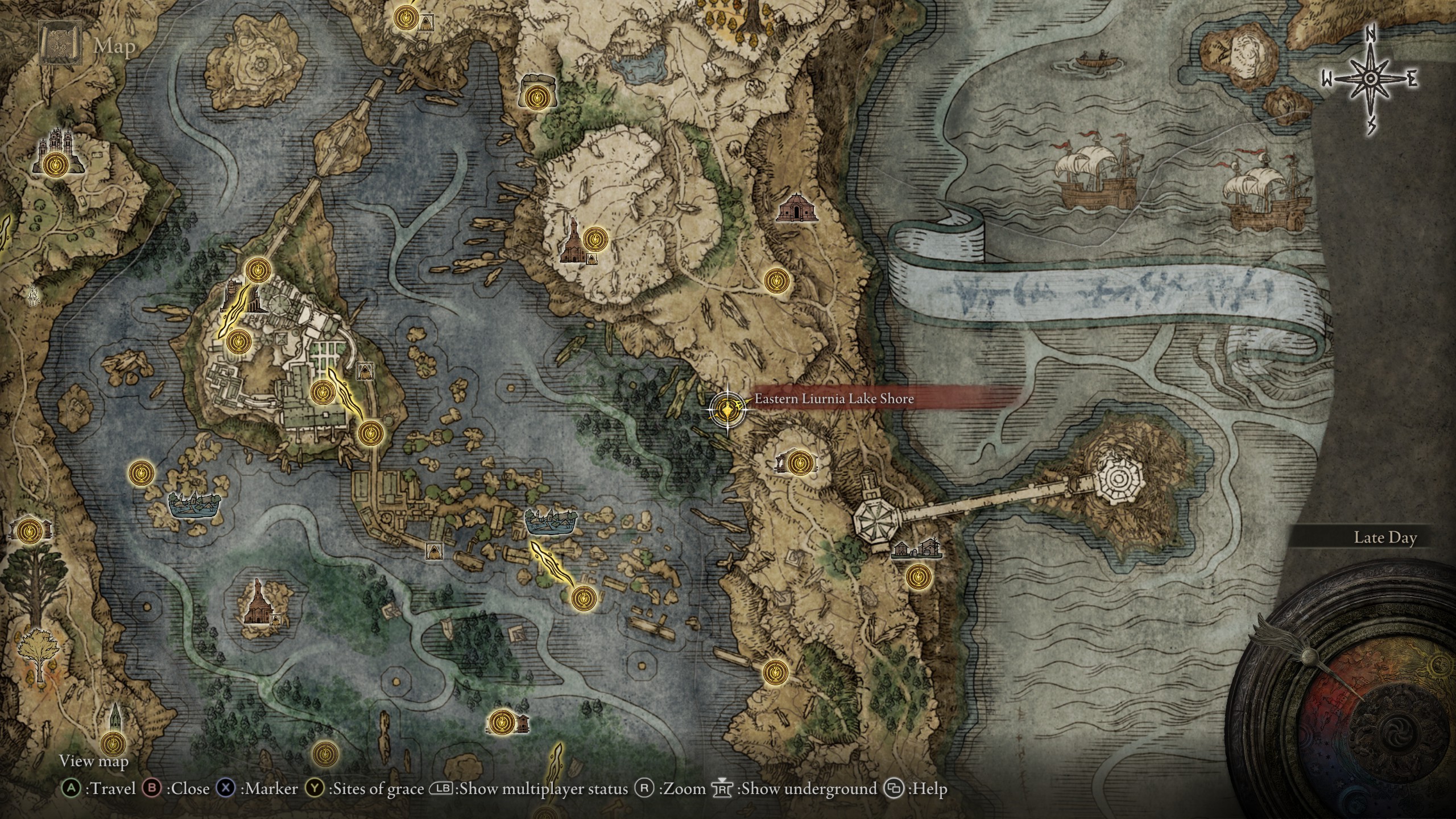
Task: Select the grace below the green spire tower
Action: click(112, 743)
